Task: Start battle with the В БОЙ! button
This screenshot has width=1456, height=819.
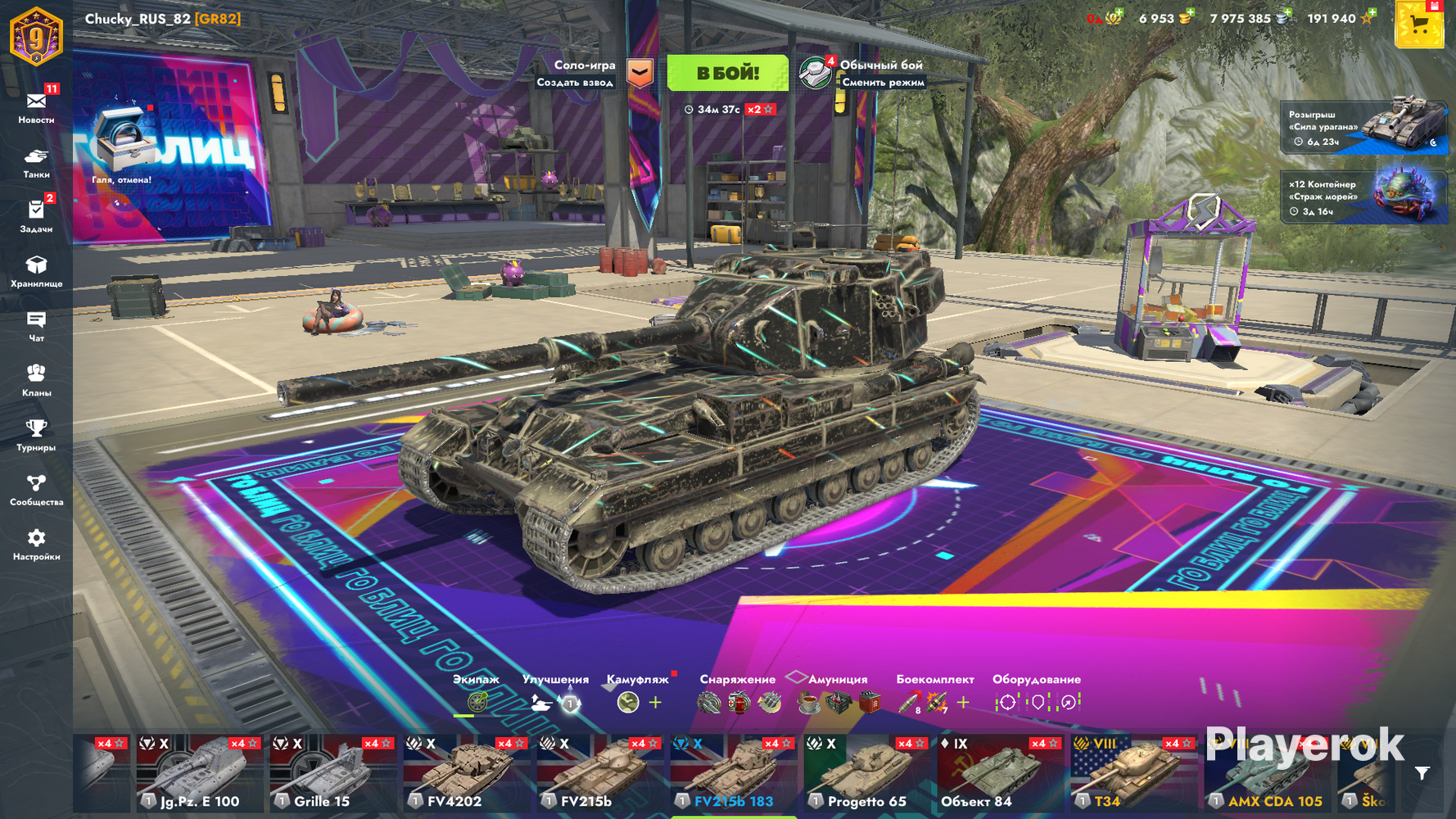Action: click(x=727, y=73)
